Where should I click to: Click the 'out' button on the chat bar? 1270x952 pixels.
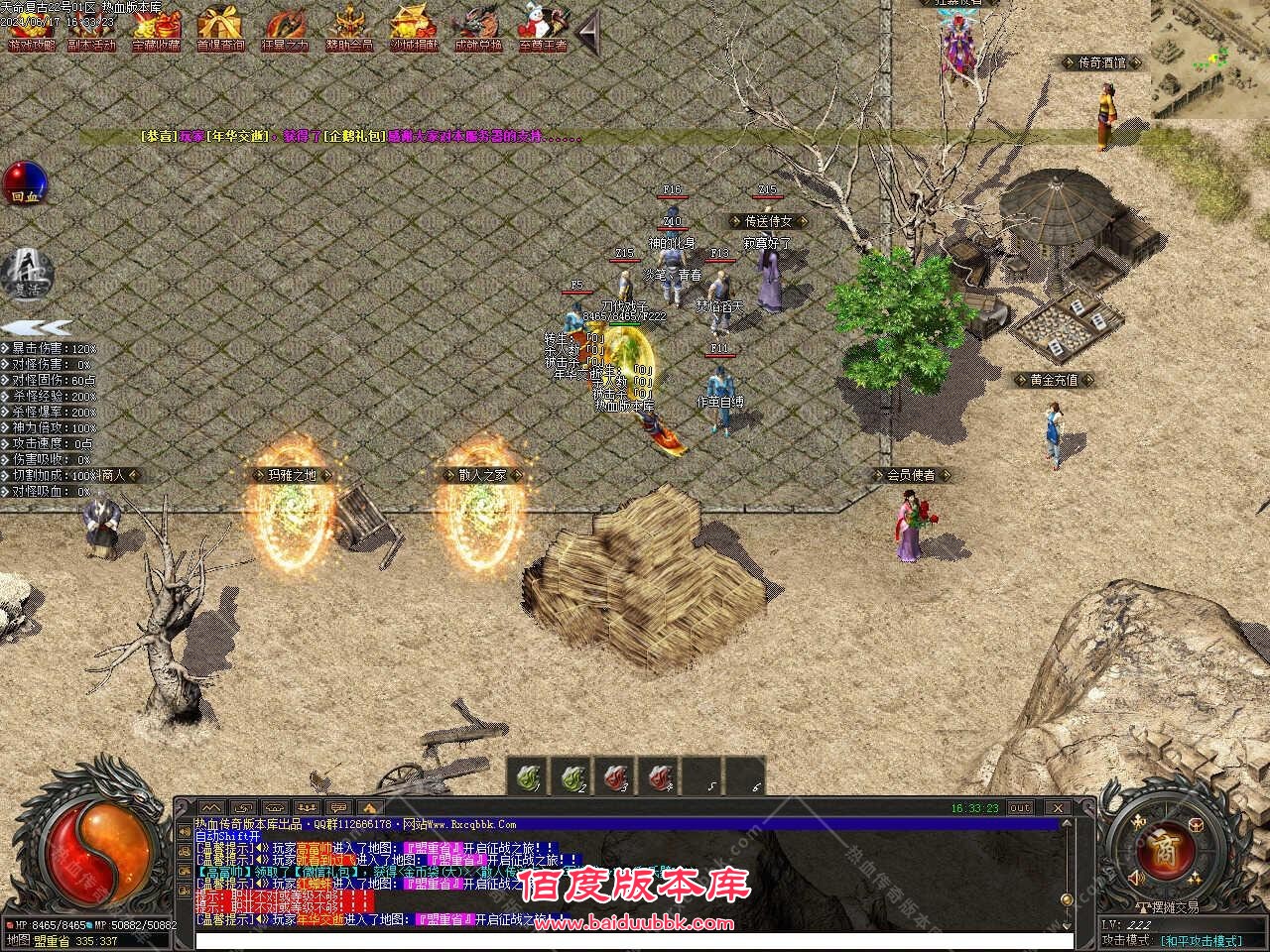(x=1020, y=808)
